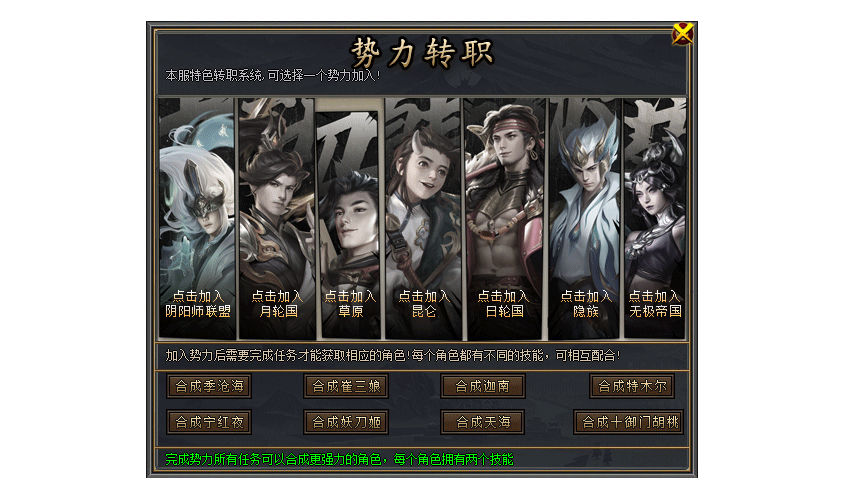Click the 合成季沧海 button
Screen dimensions: 843x499
[208, 386]
